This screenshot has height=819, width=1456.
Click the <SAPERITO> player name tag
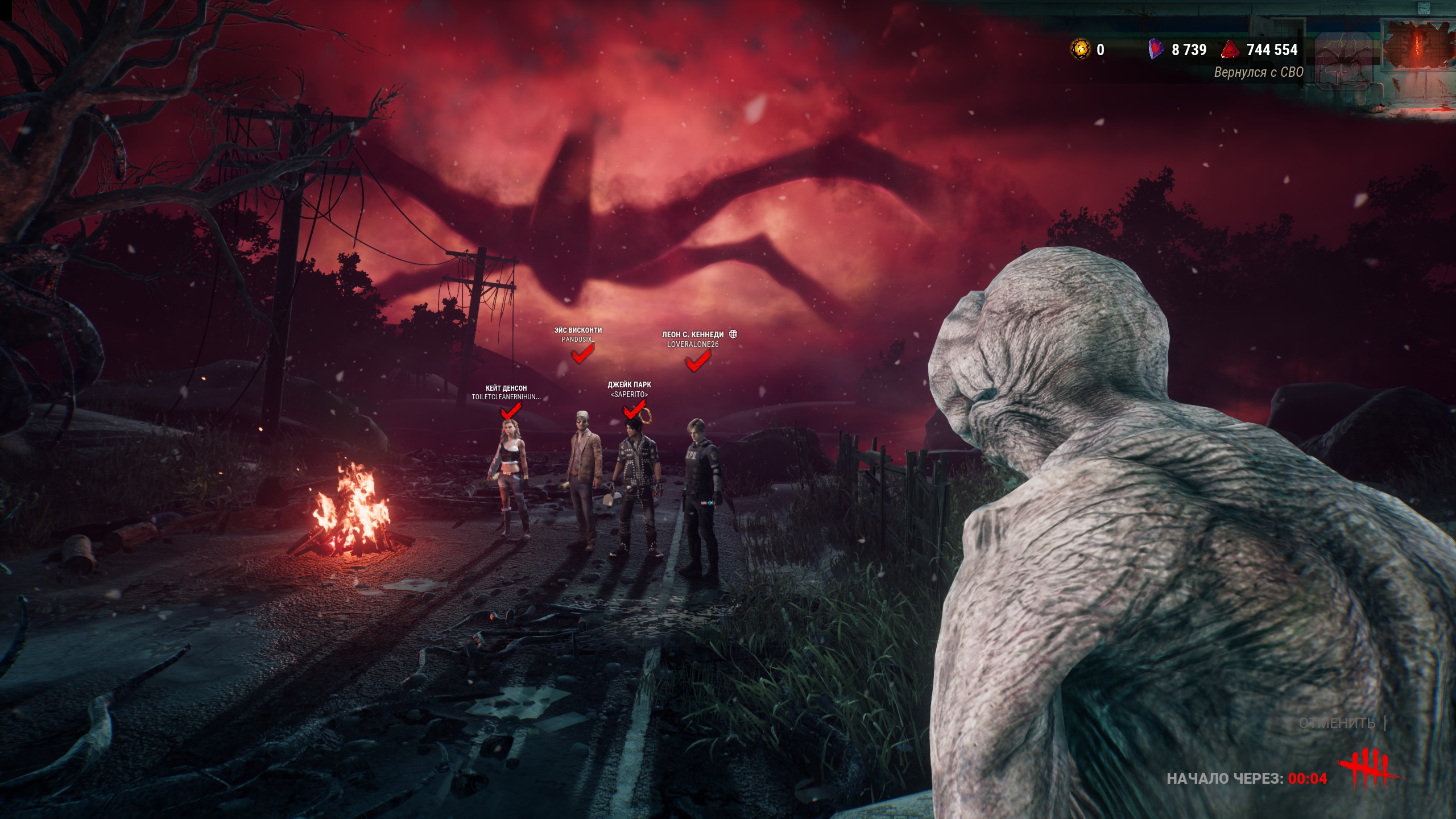[x=629, y=395]
